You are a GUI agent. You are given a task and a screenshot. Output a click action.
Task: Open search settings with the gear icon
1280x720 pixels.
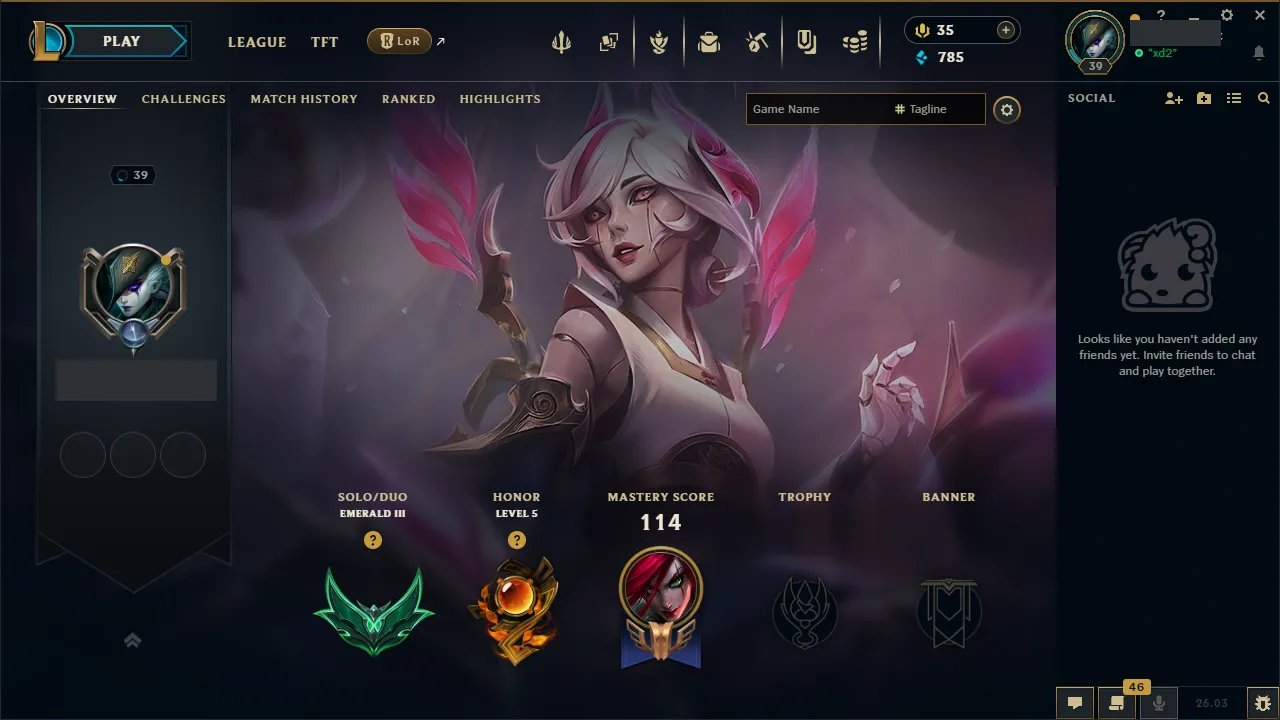click(x=1007, y=110)
